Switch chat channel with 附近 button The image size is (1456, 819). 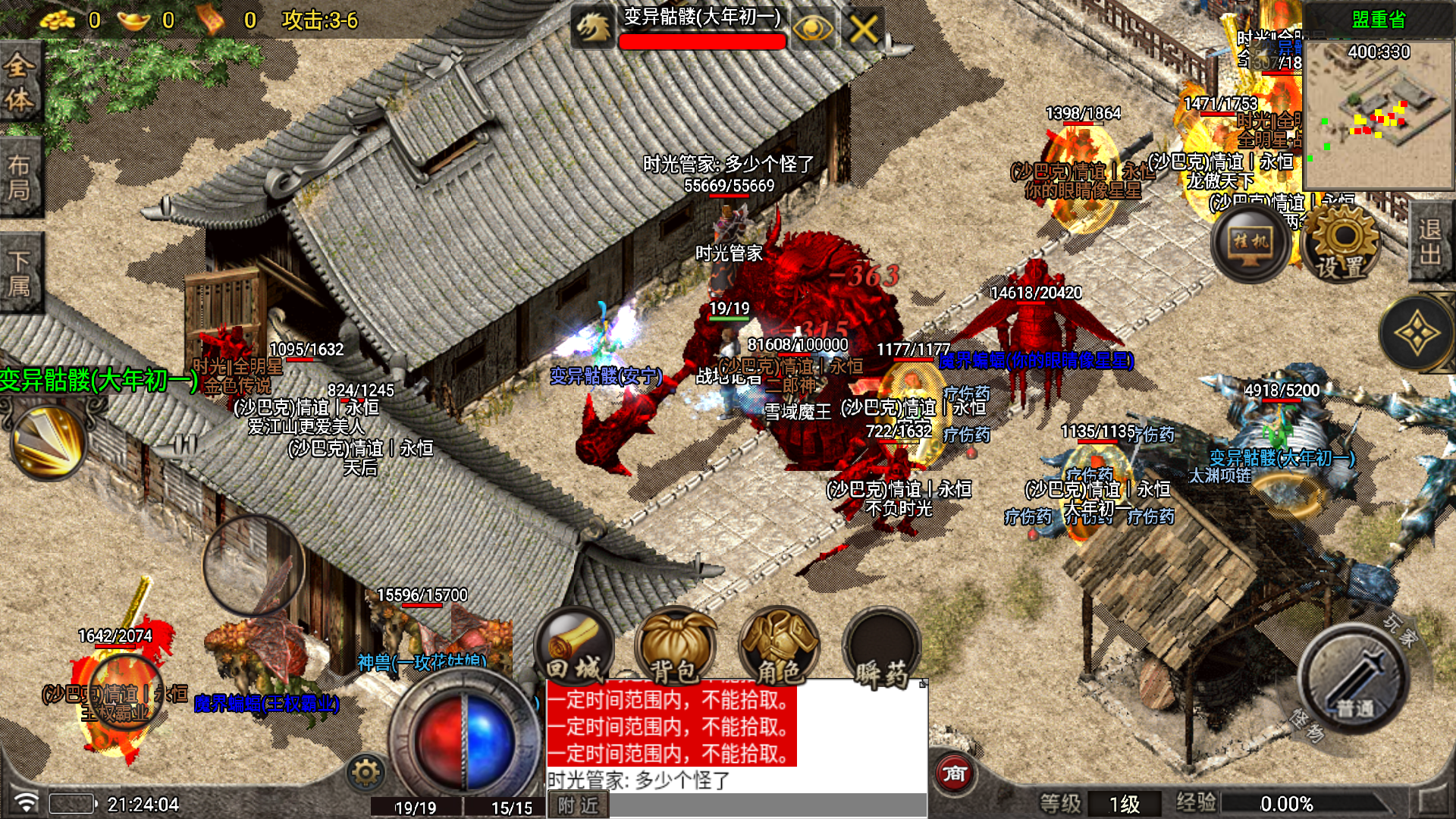[x=578, y=805]
